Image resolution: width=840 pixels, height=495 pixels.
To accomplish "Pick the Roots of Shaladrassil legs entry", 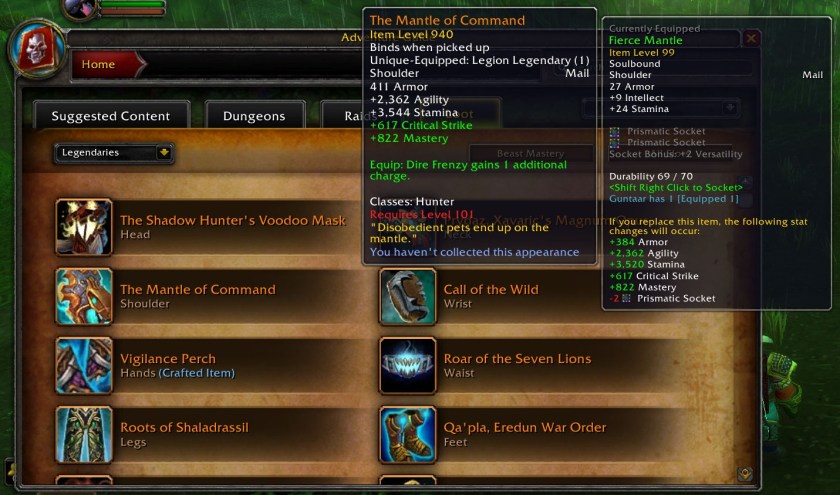I will point(184,428).
